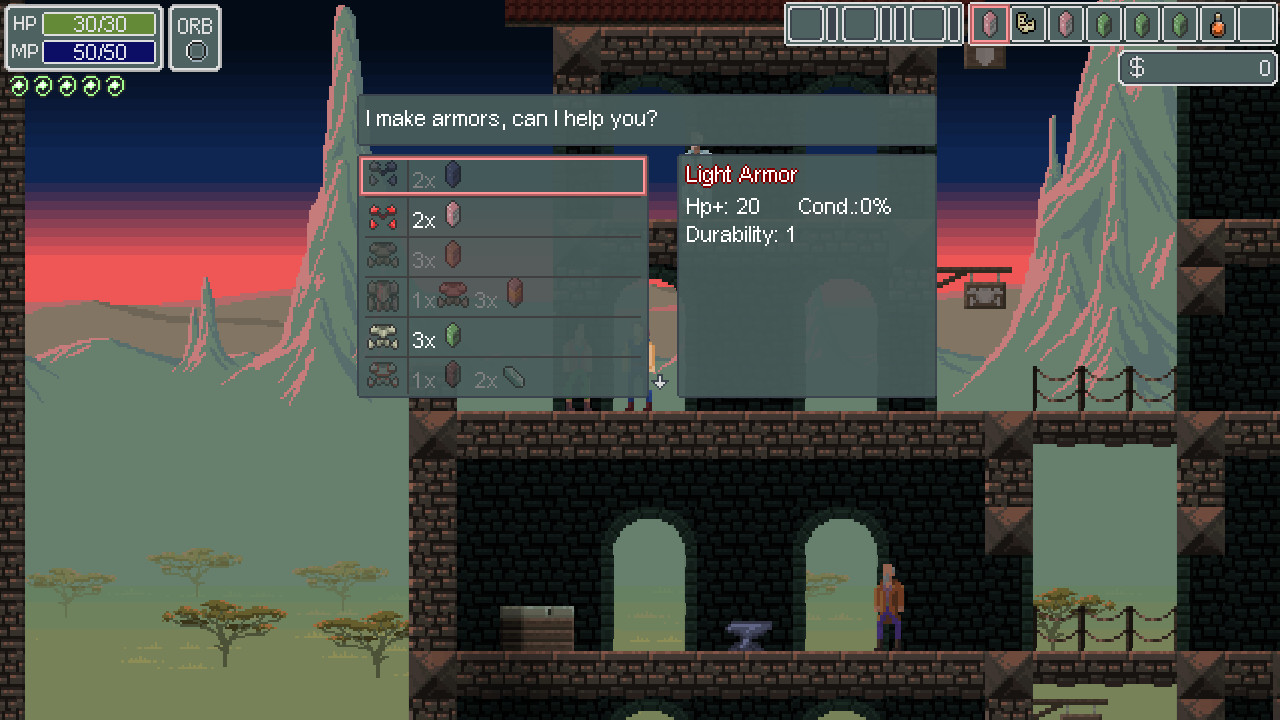Select the orange potion in the inventory hotbar

coord(1217,24)
